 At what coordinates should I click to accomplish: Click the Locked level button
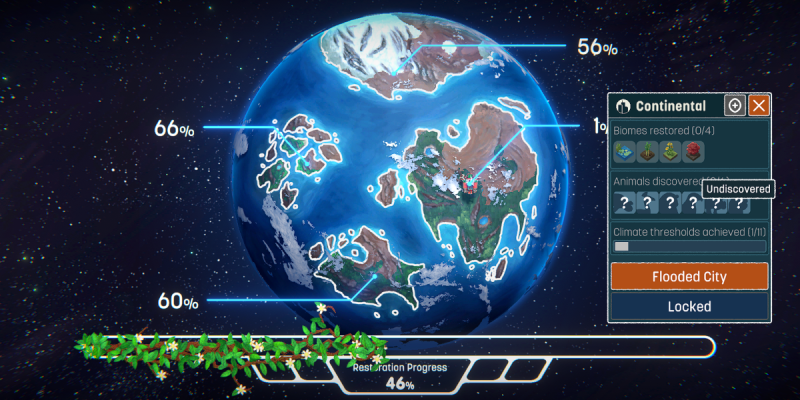pyautogui.click(x=689, y=306)
